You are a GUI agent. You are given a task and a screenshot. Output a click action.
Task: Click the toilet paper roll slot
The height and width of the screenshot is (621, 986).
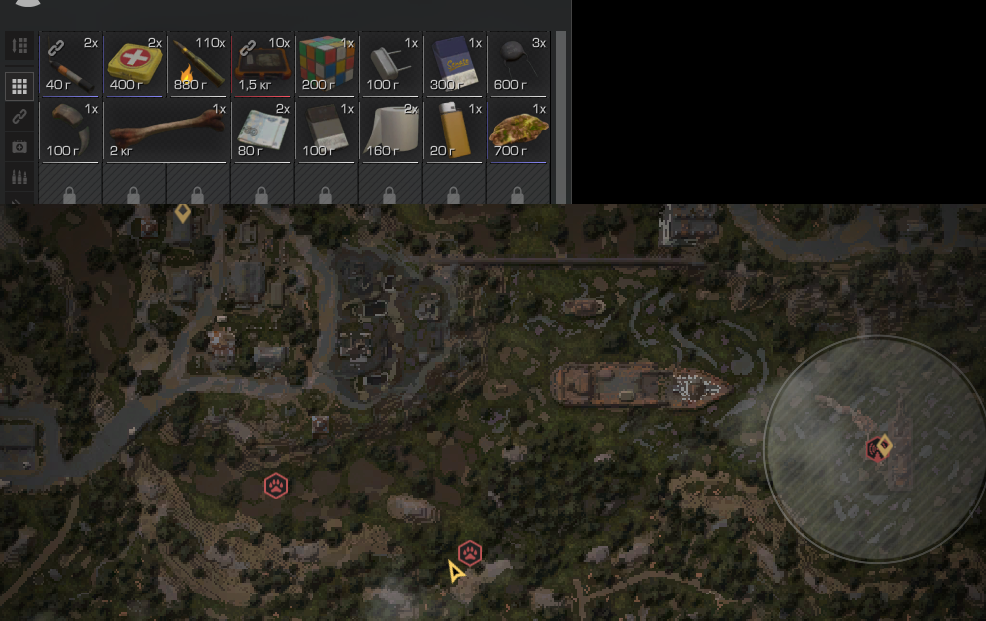click(x=390, y=130)
